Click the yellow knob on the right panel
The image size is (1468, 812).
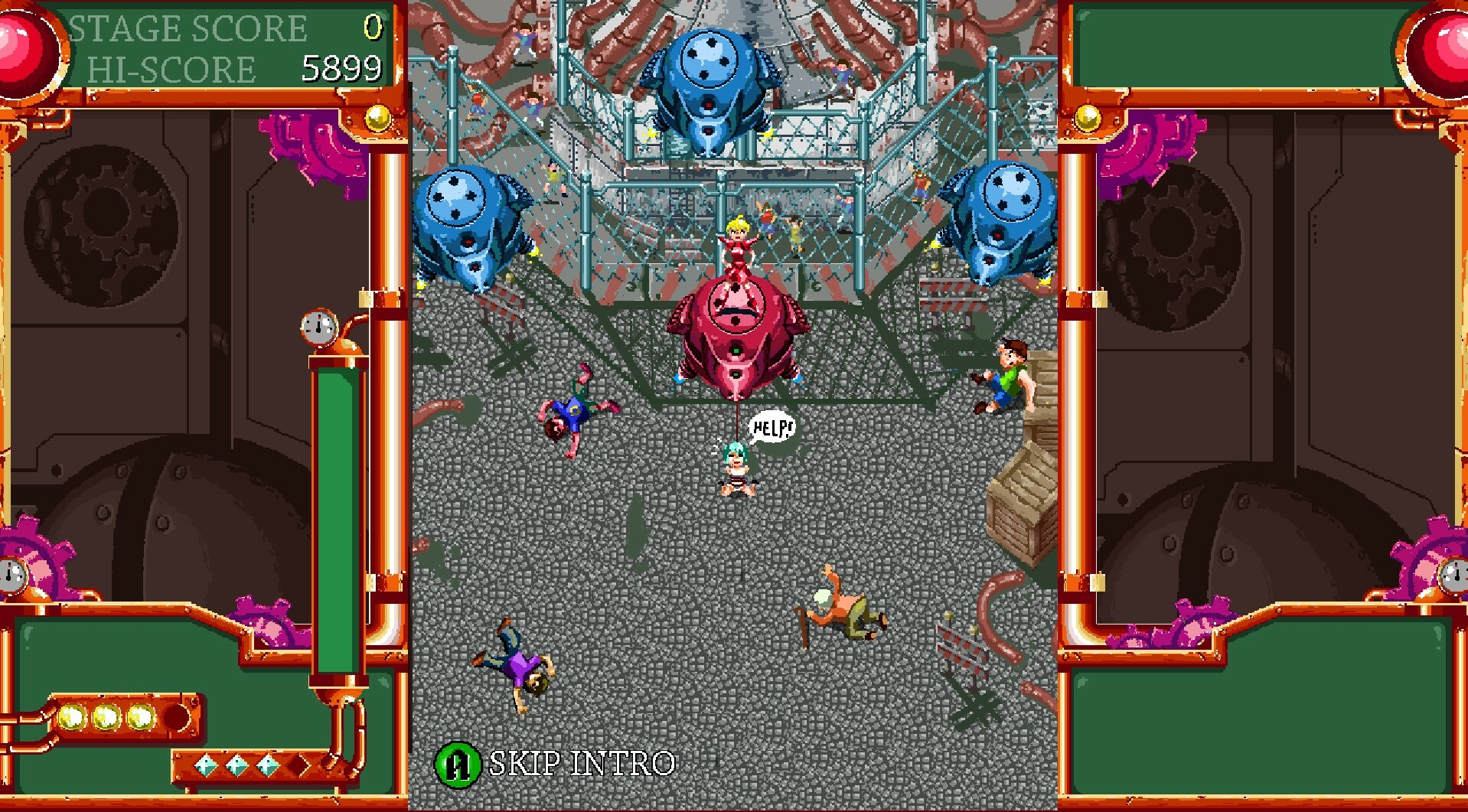[1087, 117]
